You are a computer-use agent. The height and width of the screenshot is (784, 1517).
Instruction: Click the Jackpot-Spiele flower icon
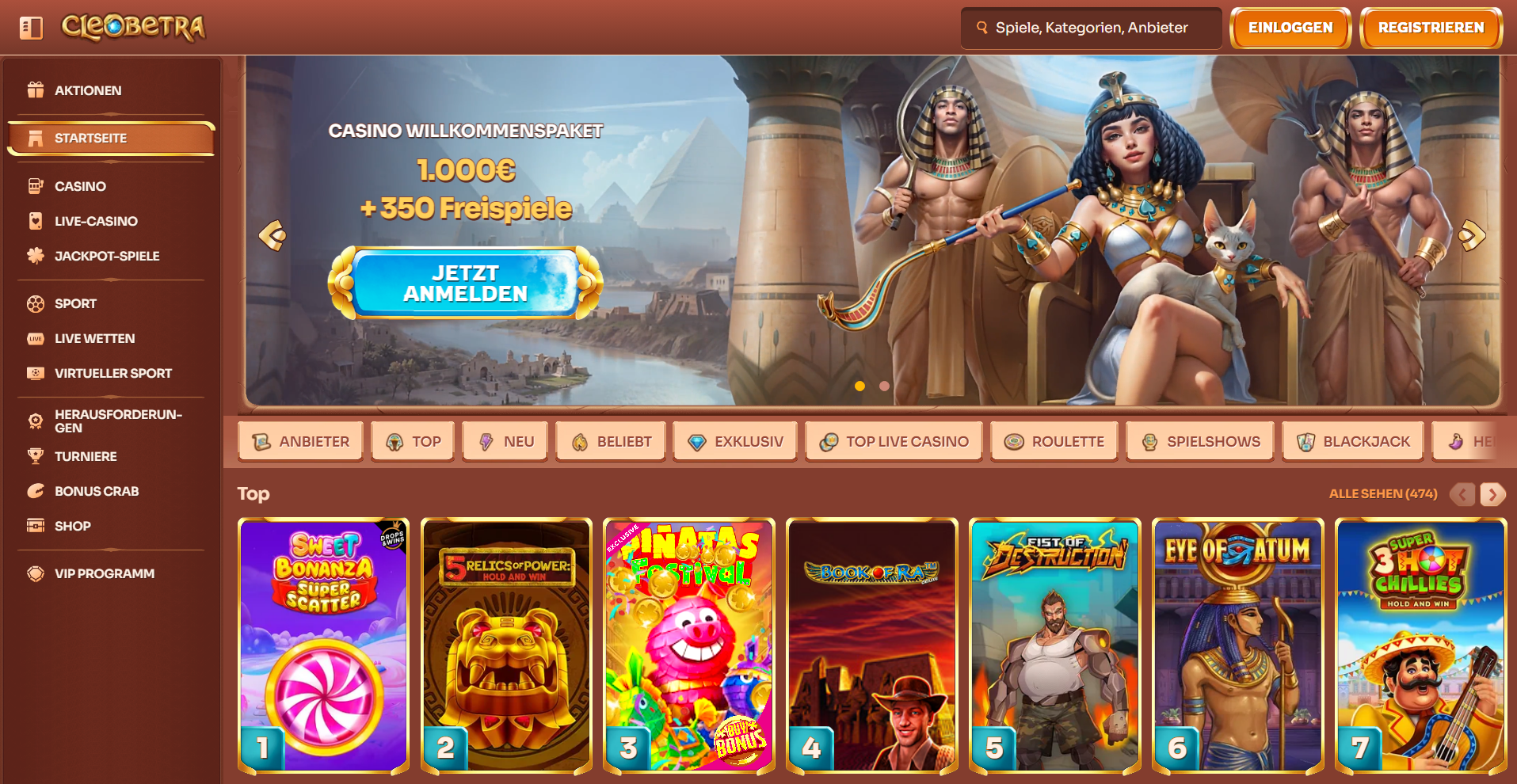35,256
